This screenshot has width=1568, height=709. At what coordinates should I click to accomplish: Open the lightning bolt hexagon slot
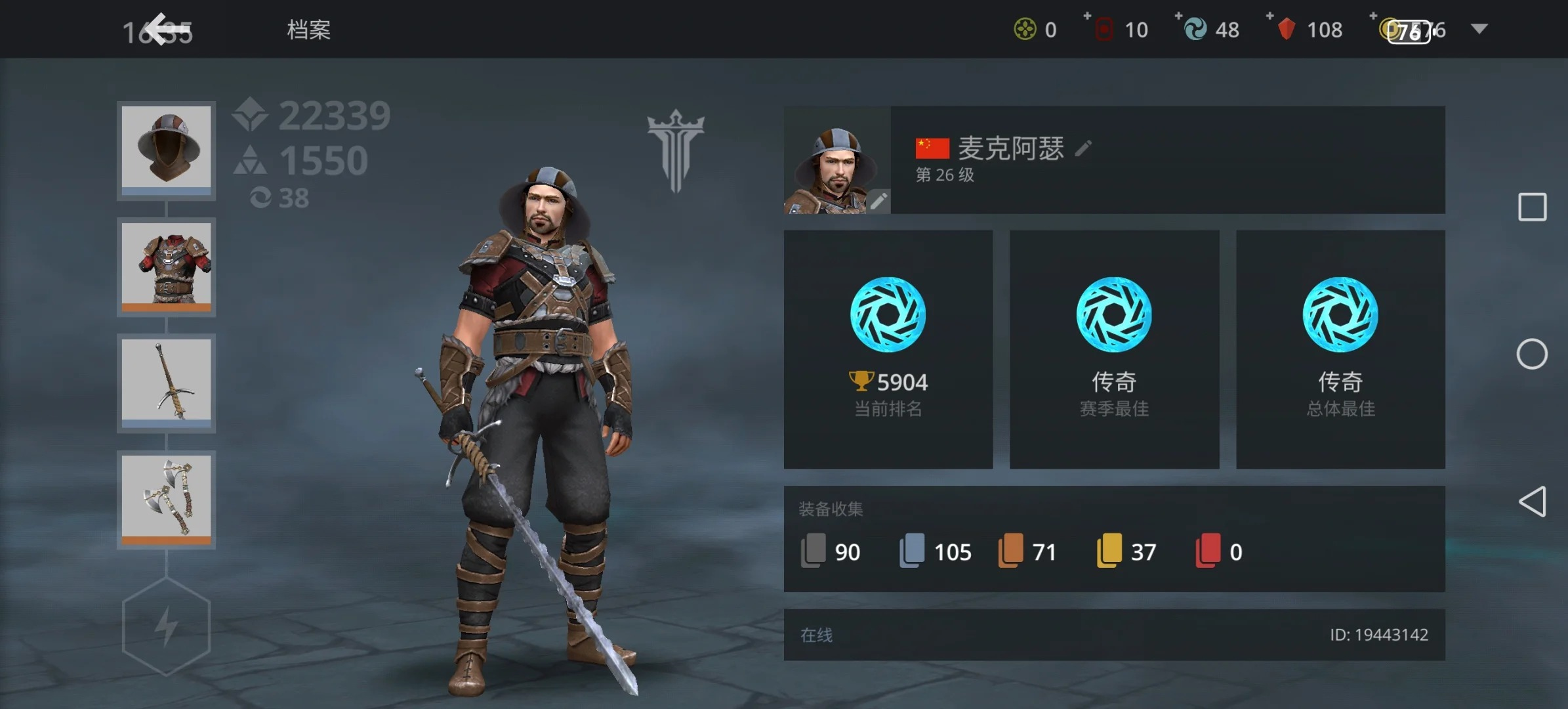click(167, 626)
